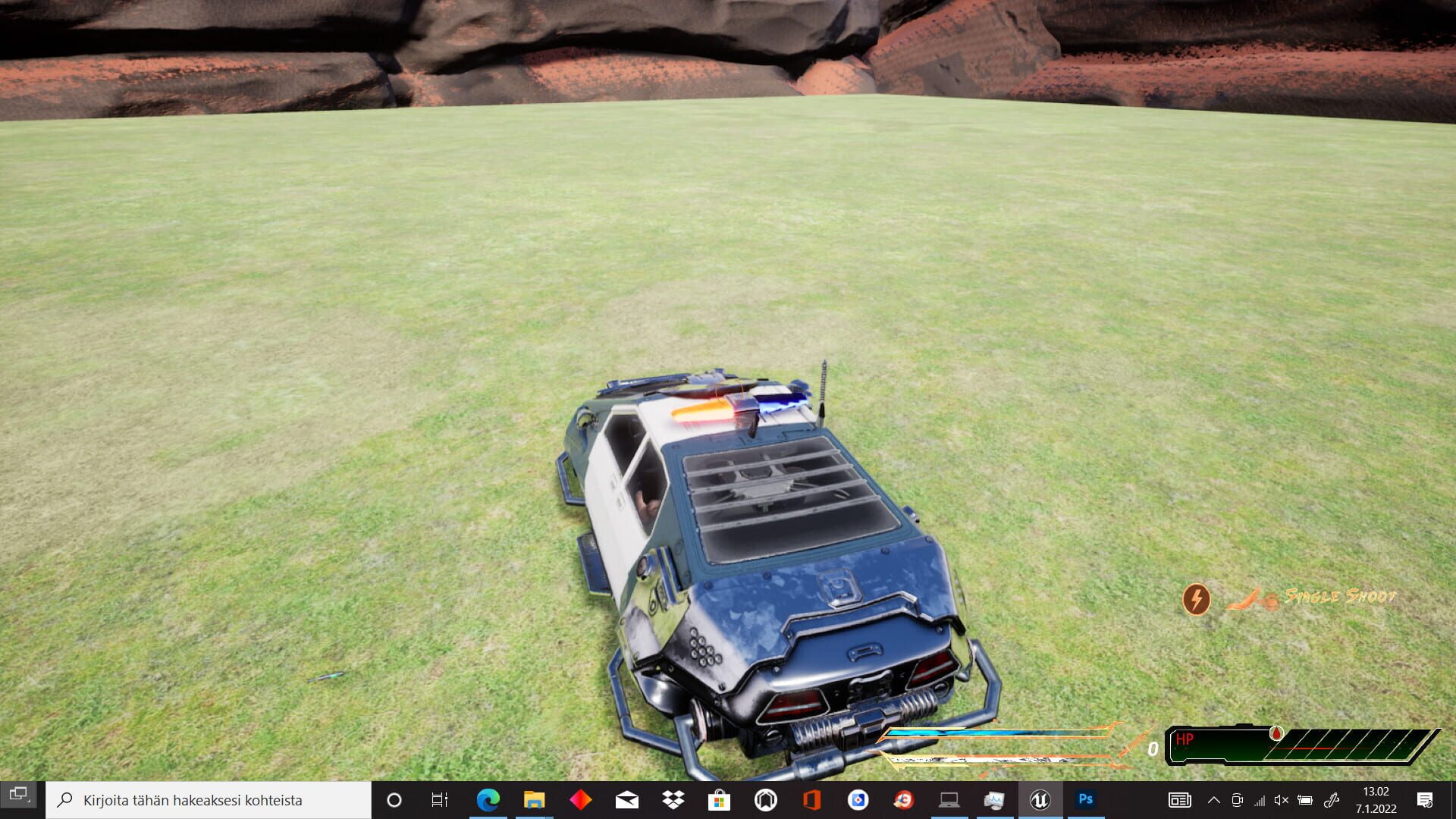Launch CCleaner from the taskbar
The image size is (1456, 819).
pyautogui.click(x=904, y=800)
